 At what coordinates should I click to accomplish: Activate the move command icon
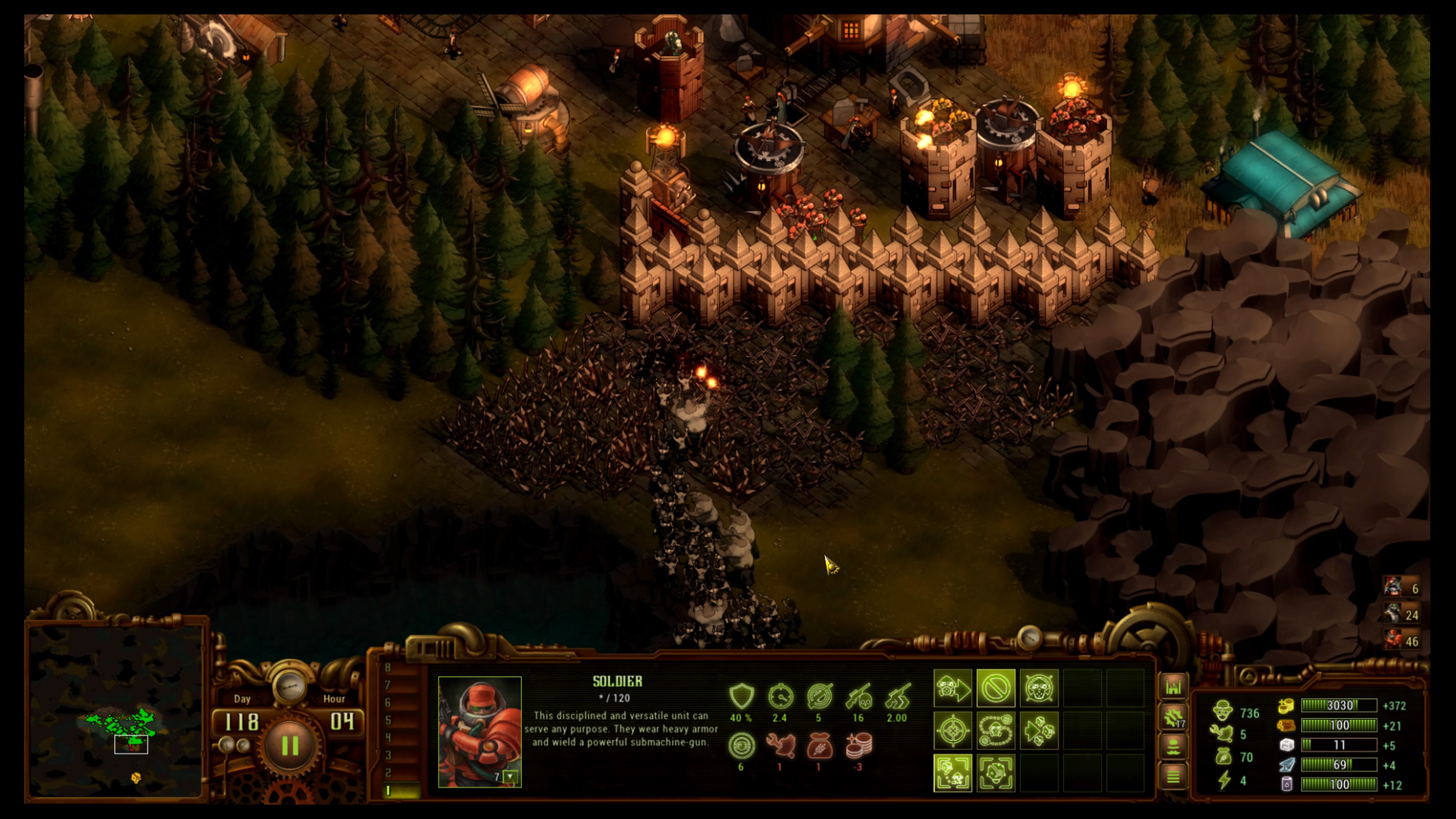[x=952, y=689]
